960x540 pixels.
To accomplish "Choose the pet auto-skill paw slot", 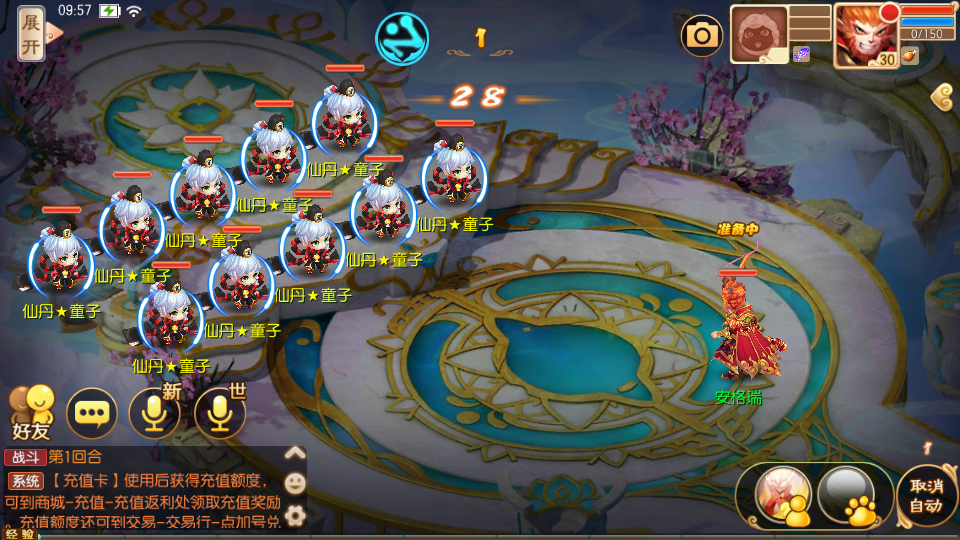I will (x=846, y=494).
